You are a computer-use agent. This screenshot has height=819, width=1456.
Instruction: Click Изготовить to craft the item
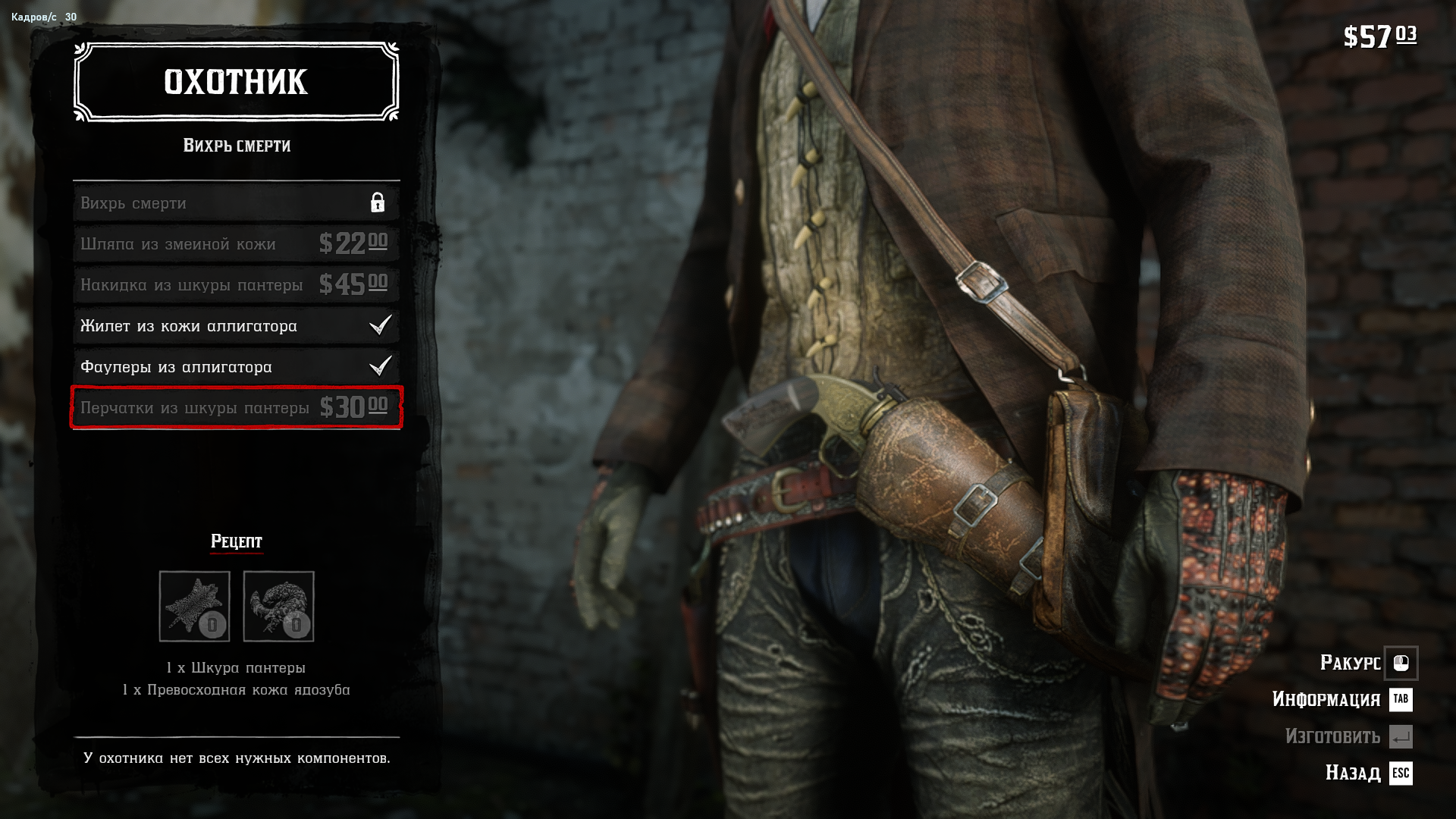1335,737
